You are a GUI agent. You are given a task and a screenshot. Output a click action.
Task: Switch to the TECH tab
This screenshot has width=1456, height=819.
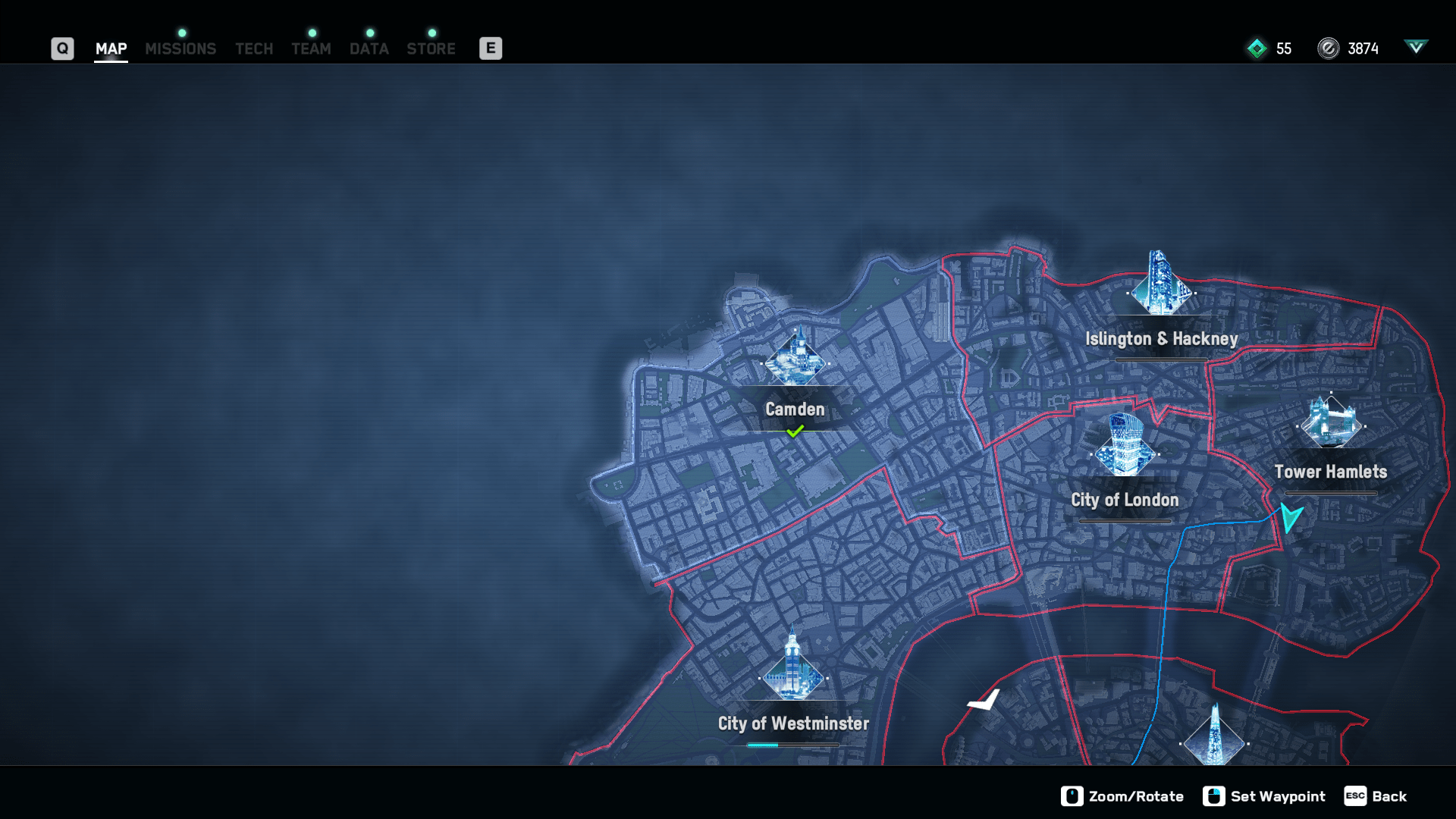[x=253, y=49]
